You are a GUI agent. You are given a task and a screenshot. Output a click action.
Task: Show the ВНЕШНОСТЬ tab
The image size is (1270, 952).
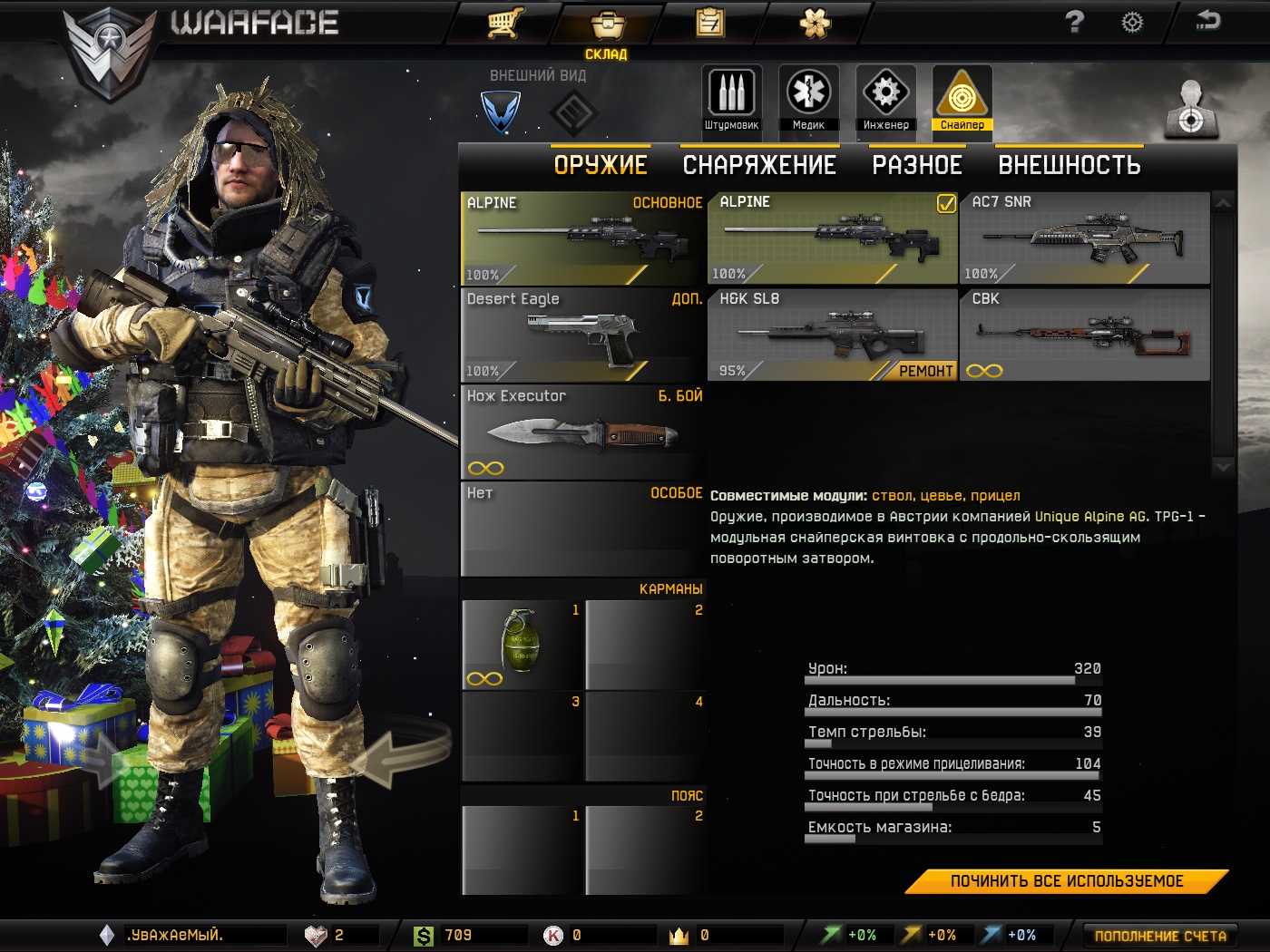(1069, 165)
